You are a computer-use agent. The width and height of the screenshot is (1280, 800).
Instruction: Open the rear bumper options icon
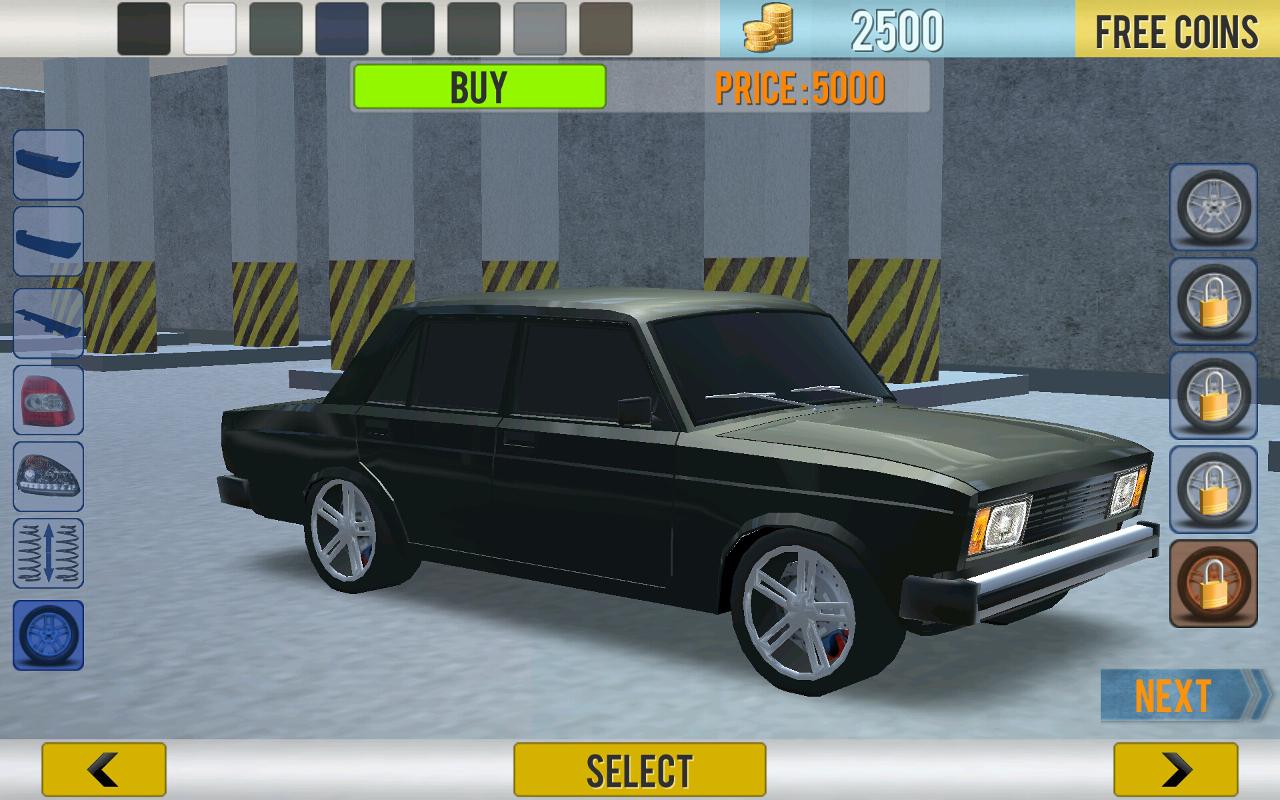point(48,240)
